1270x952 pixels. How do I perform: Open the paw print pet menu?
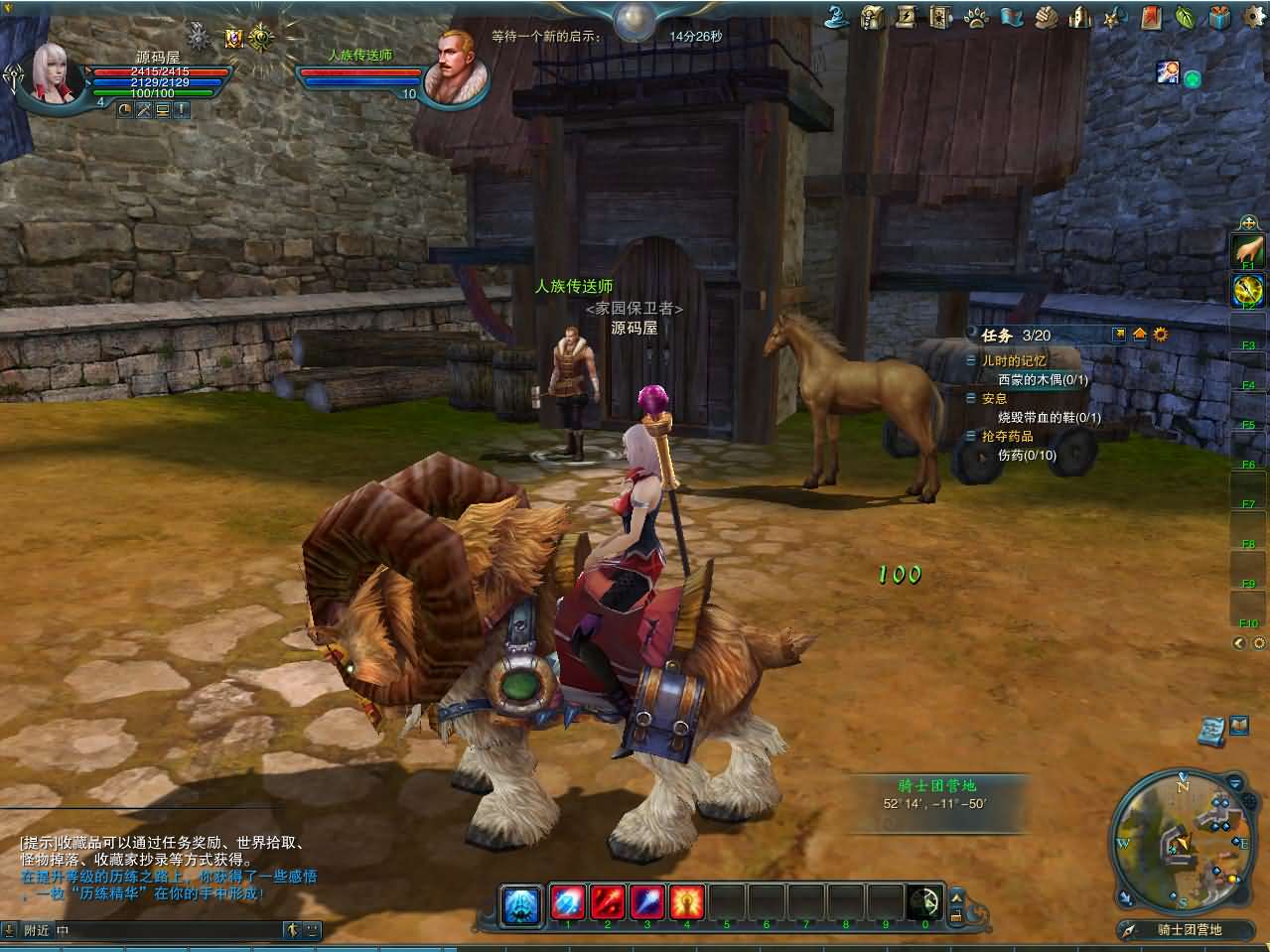[975, 16]
